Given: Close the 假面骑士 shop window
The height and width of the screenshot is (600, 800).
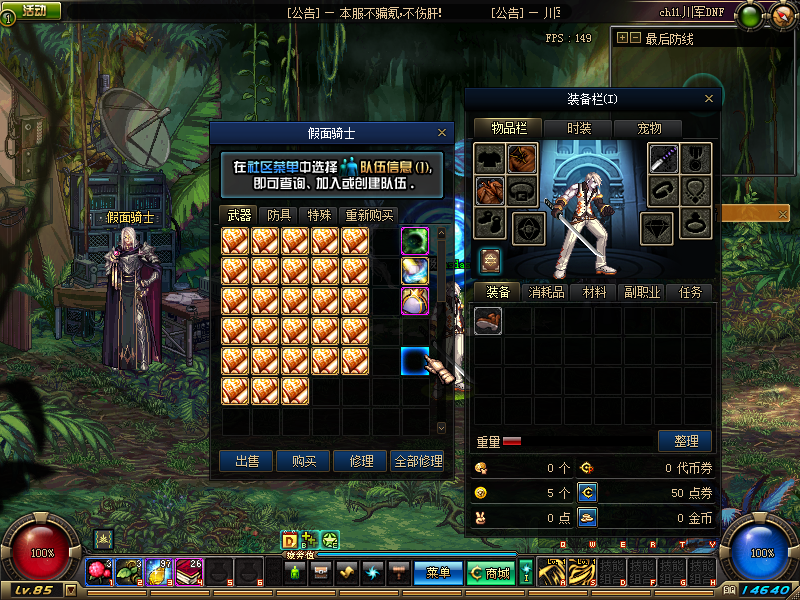Looking at the screenshot, I should (442, 132).
